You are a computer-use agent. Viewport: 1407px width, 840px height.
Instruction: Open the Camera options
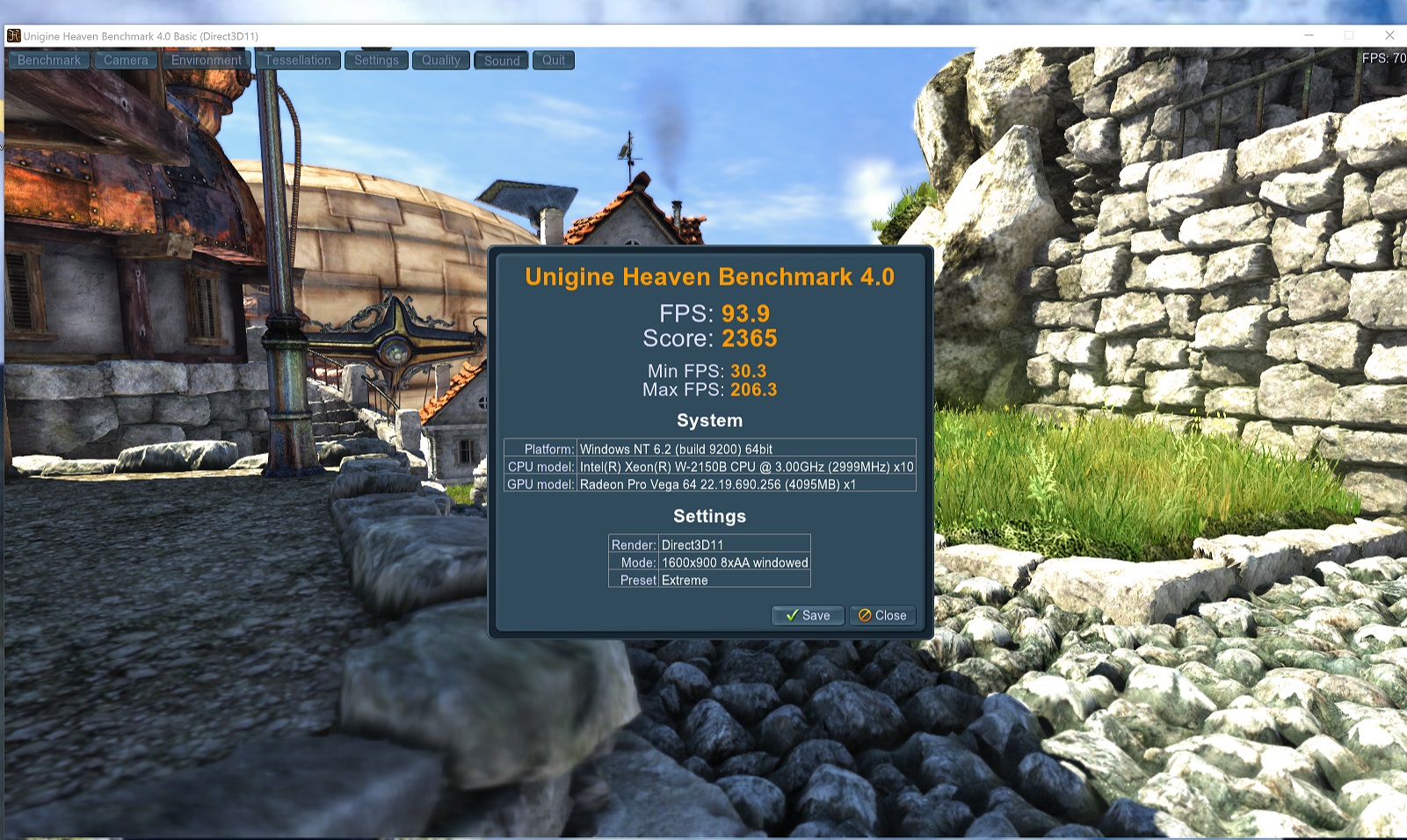click(x=126, y=61)
